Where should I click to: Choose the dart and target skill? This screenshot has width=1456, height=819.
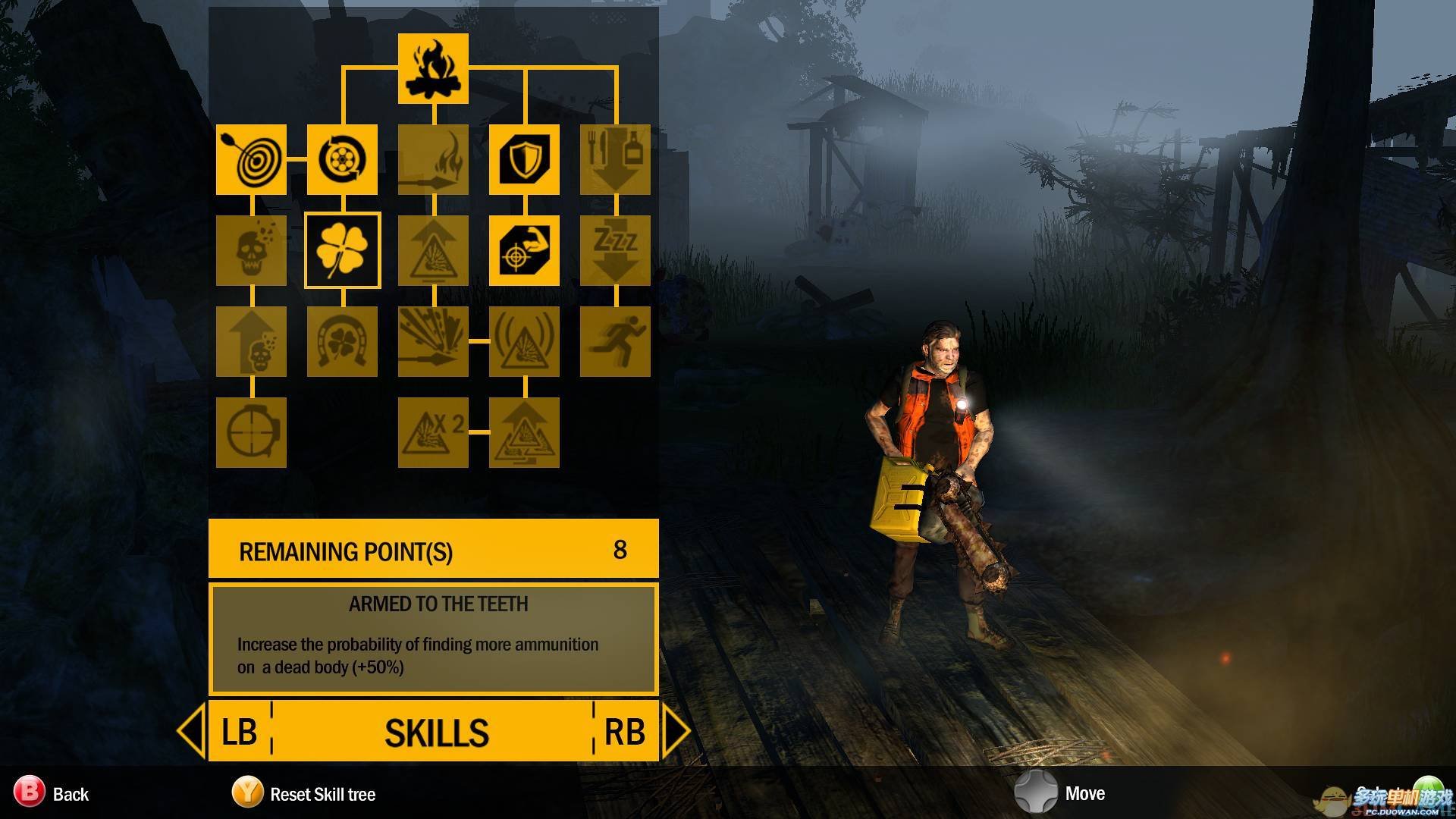(251, 159)
